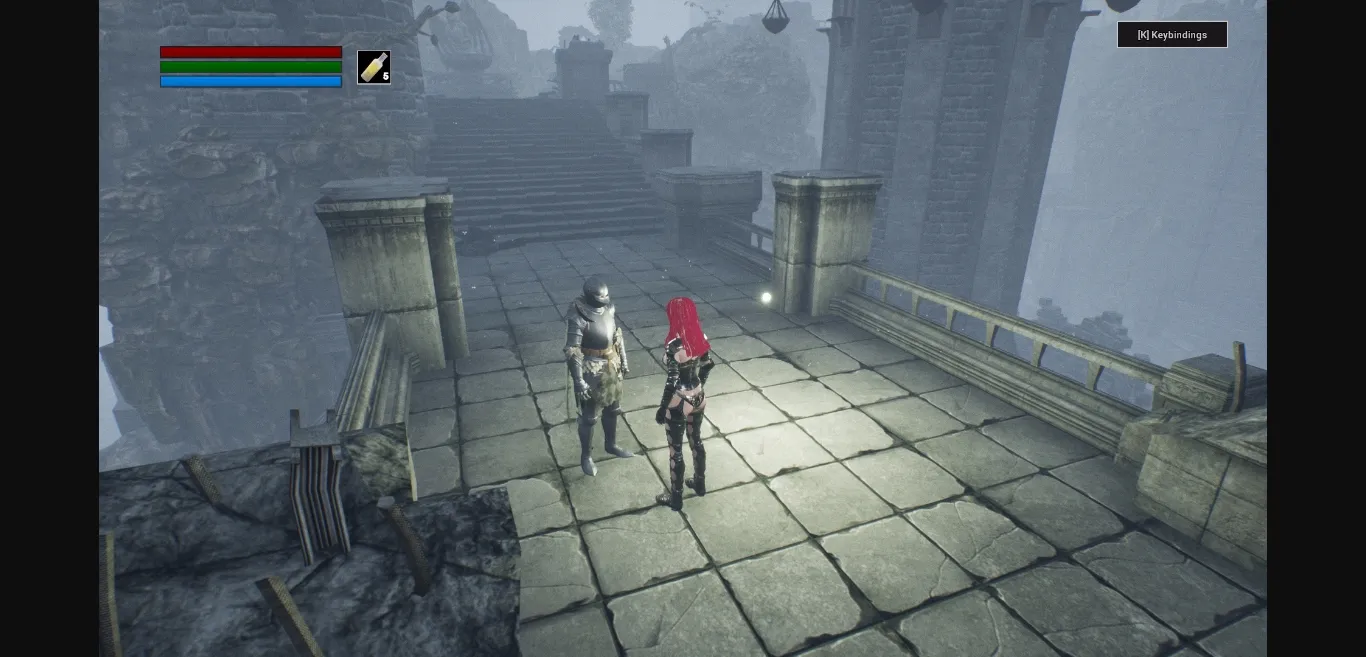1366x657 pixels.
Task: Open the Keybindings panel
Action: coord(1172,35)
